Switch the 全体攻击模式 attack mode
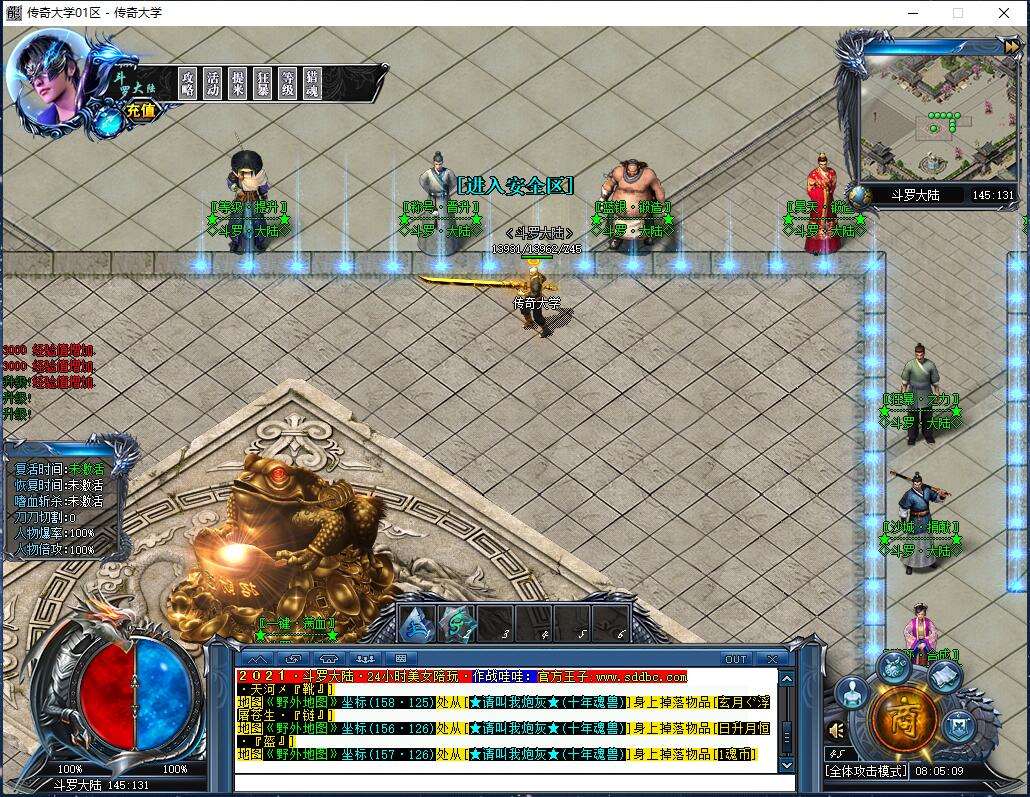The height and width of the screenshot is (797, 1030). [866, 771]
